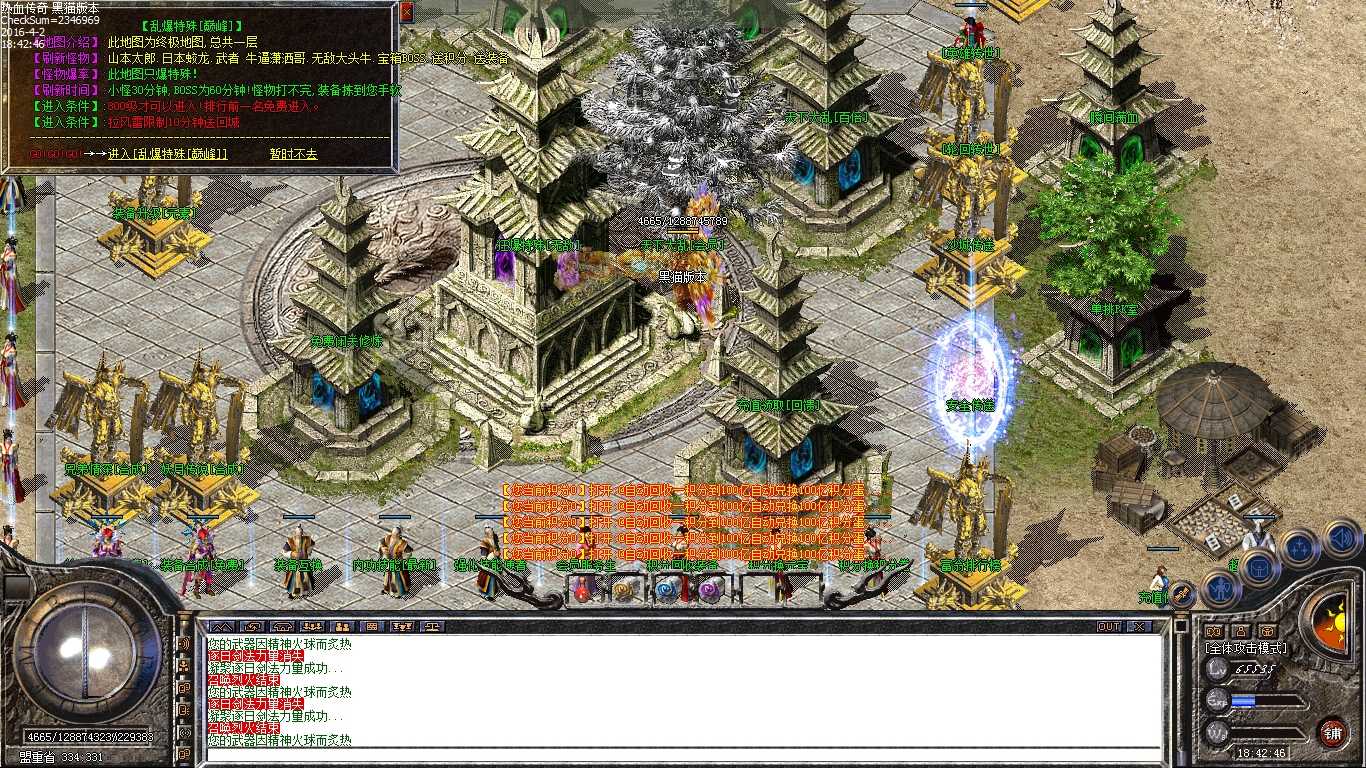Toggle the leftmost small icon above the attack mode label
Image resolution: width=1366 pixels, height=768 pixels.
(x=1213, y=632)
